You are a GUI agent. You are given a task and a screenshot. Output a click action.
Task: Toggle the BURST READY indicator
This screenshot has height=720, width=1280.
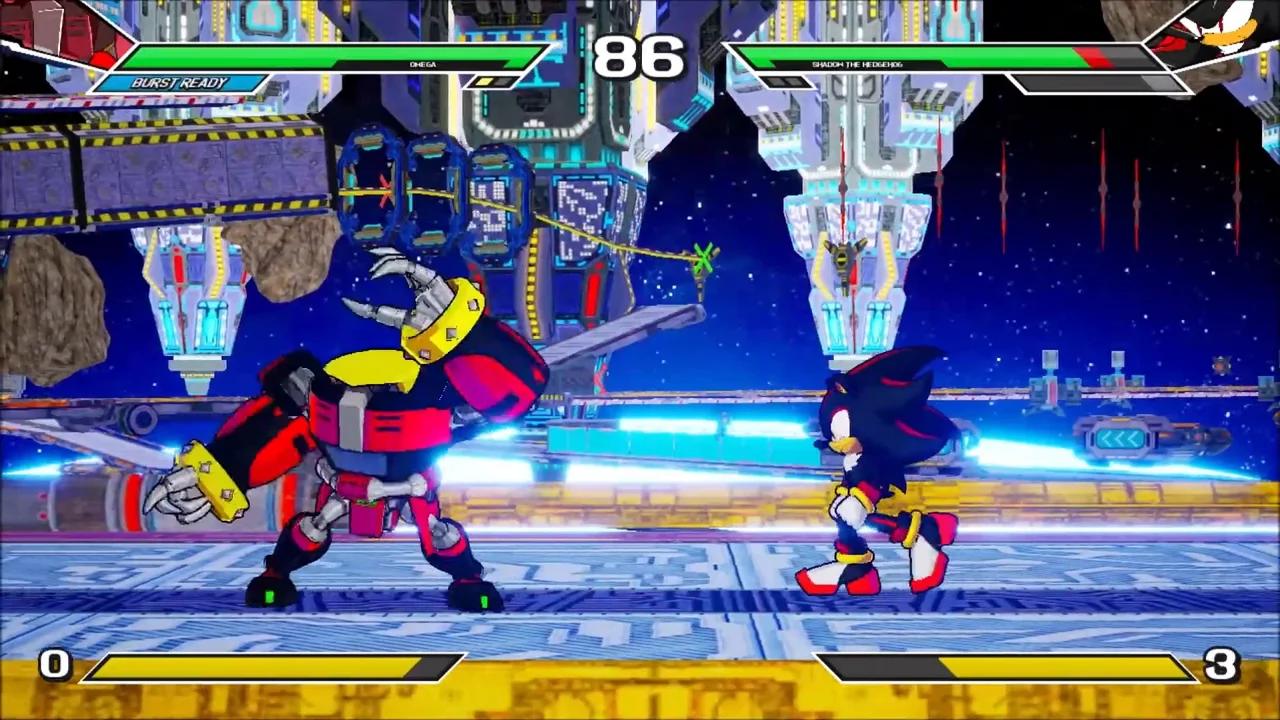(180, 83)
